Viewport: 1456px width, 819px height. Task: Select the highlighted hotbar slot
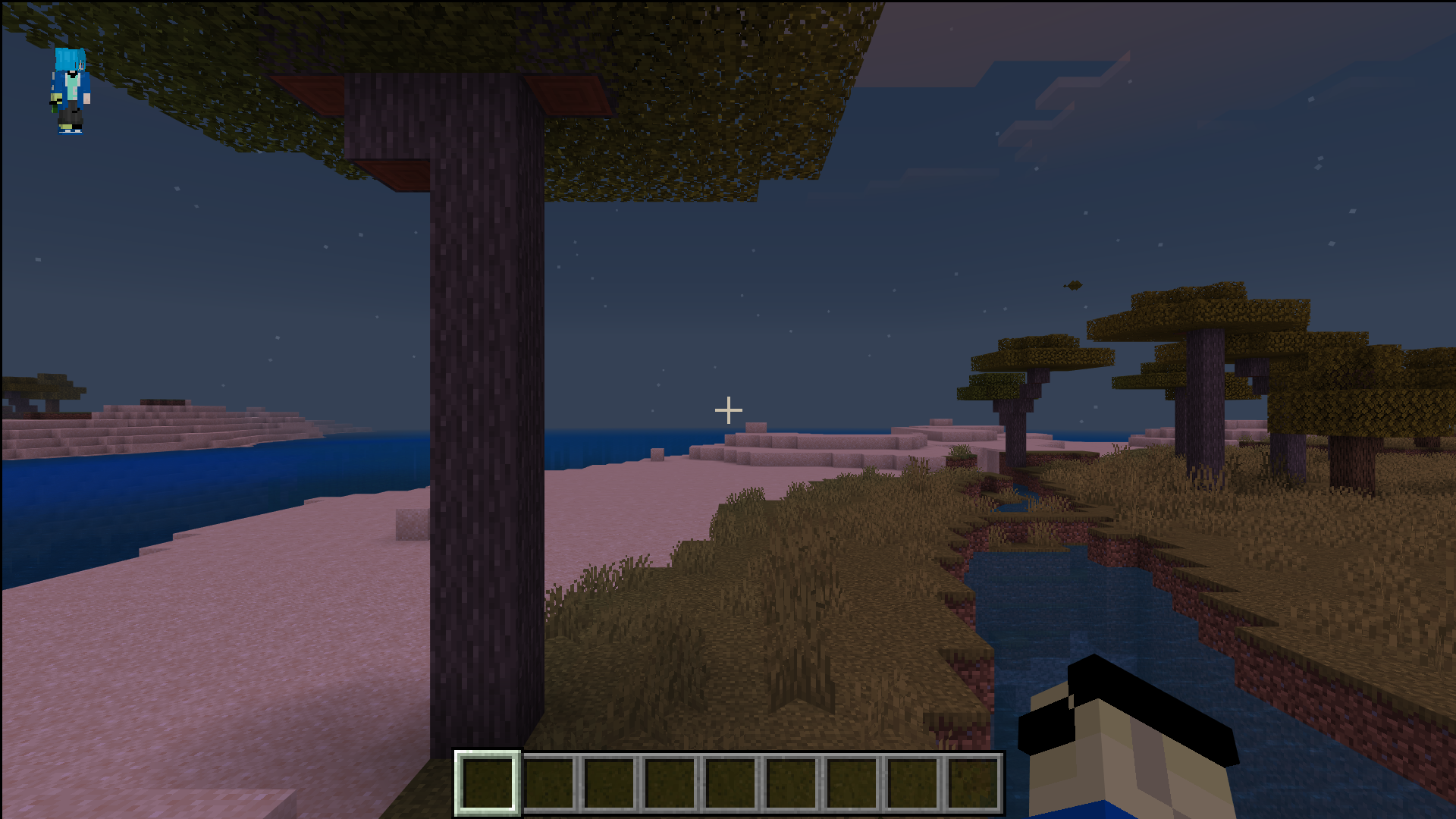(x=488, y=783)
